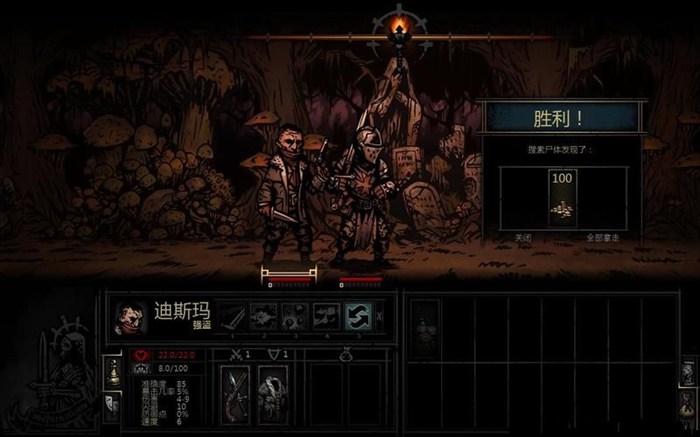Choose the third combat skill icon
The height and width of the screenshot is (437, 700).
(x=295, y=318)
